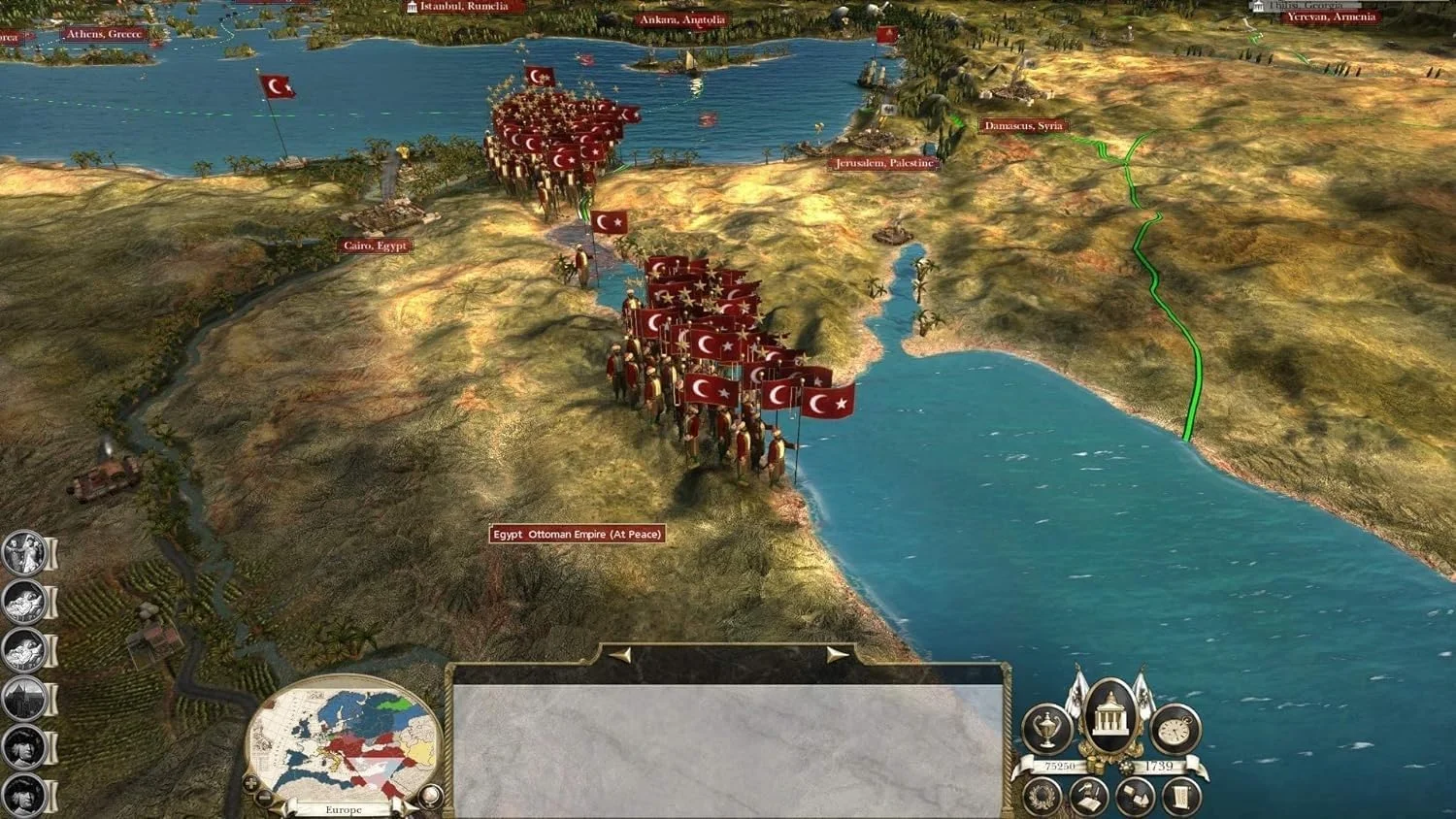
Task: Click the left arrow atop the info panel
Action: click(x=619, y=656)
